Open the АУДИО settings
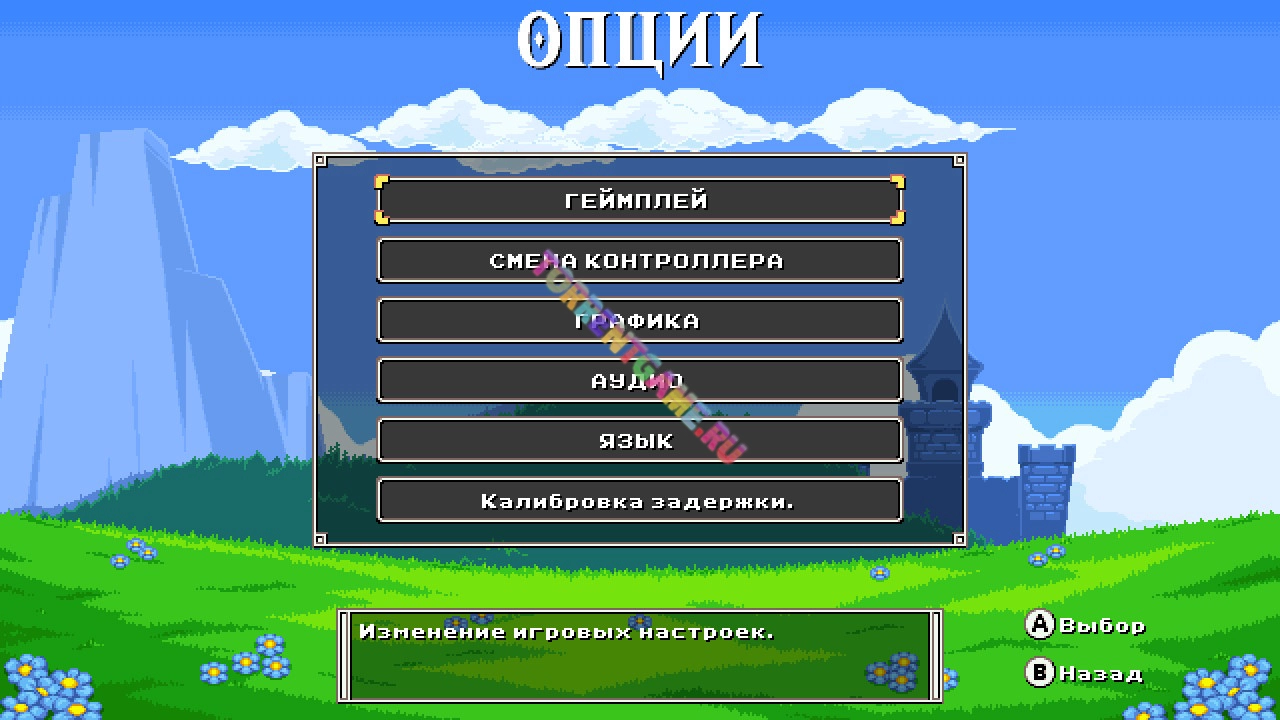1280x720 pixels. tap(639, 380)
